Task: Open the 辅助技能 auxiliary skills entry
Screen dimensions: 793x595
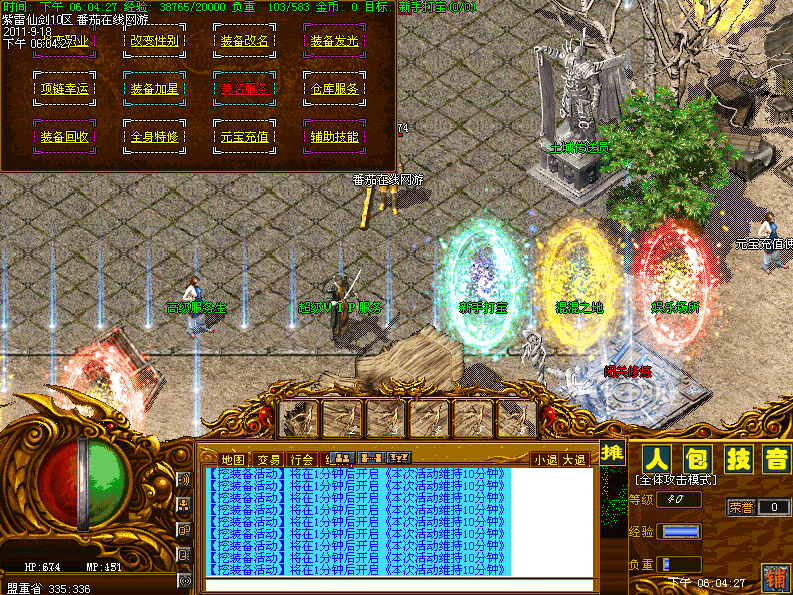Action: point(334,137)
